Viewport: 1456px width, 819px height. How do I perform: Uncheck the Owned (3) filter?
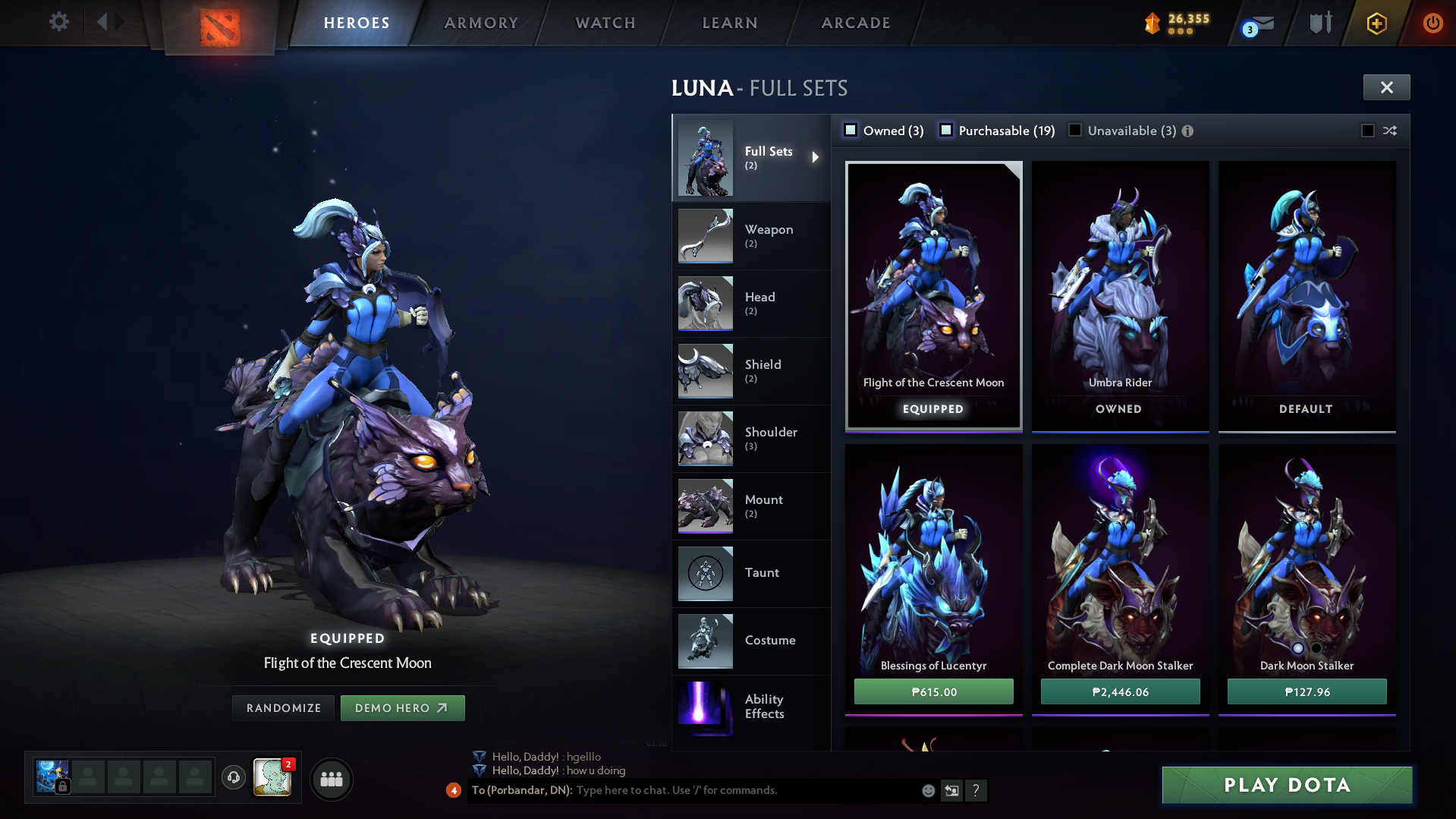pos(851,130)
